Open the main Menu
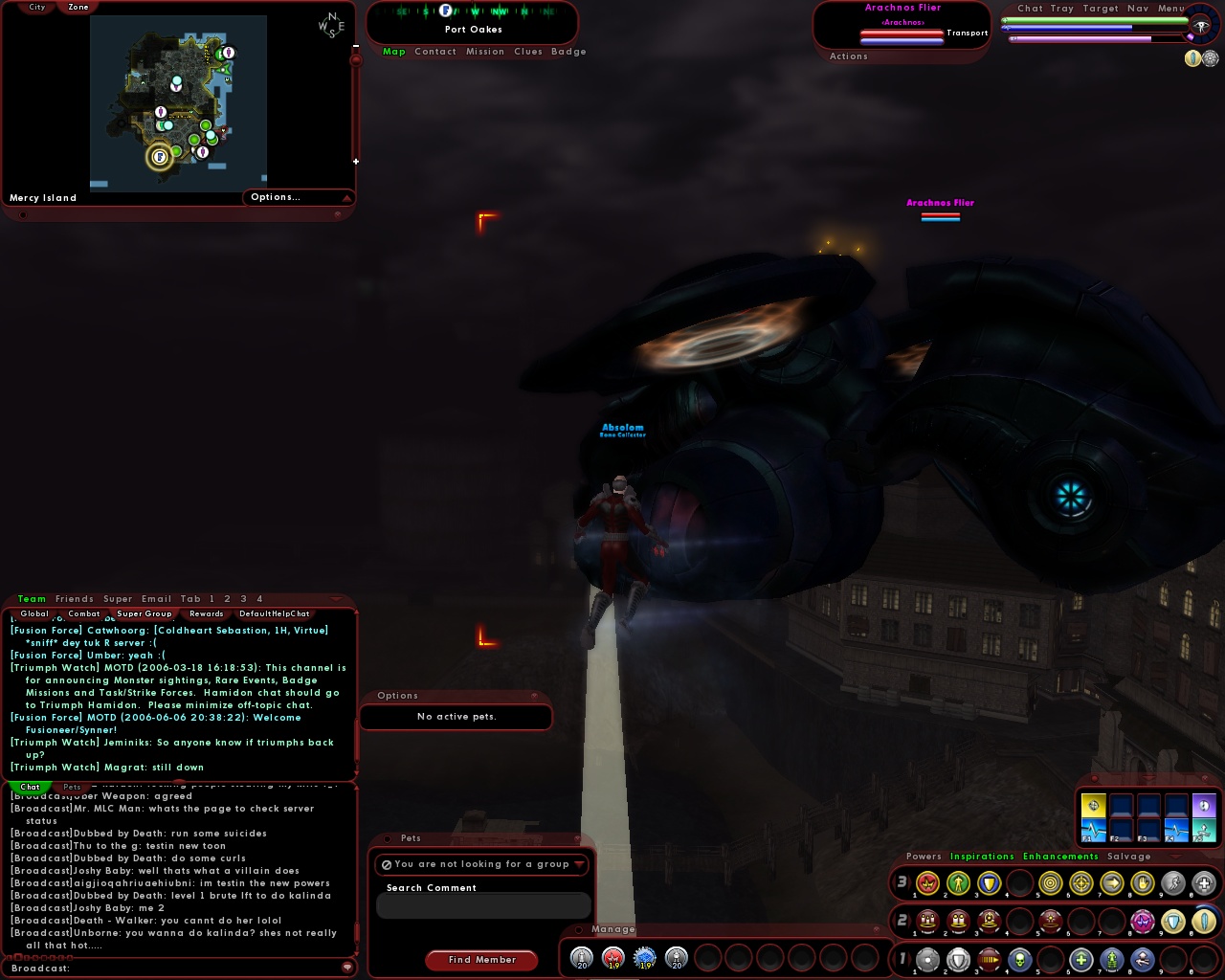The image size is (1225, 980). [1171, 9]
